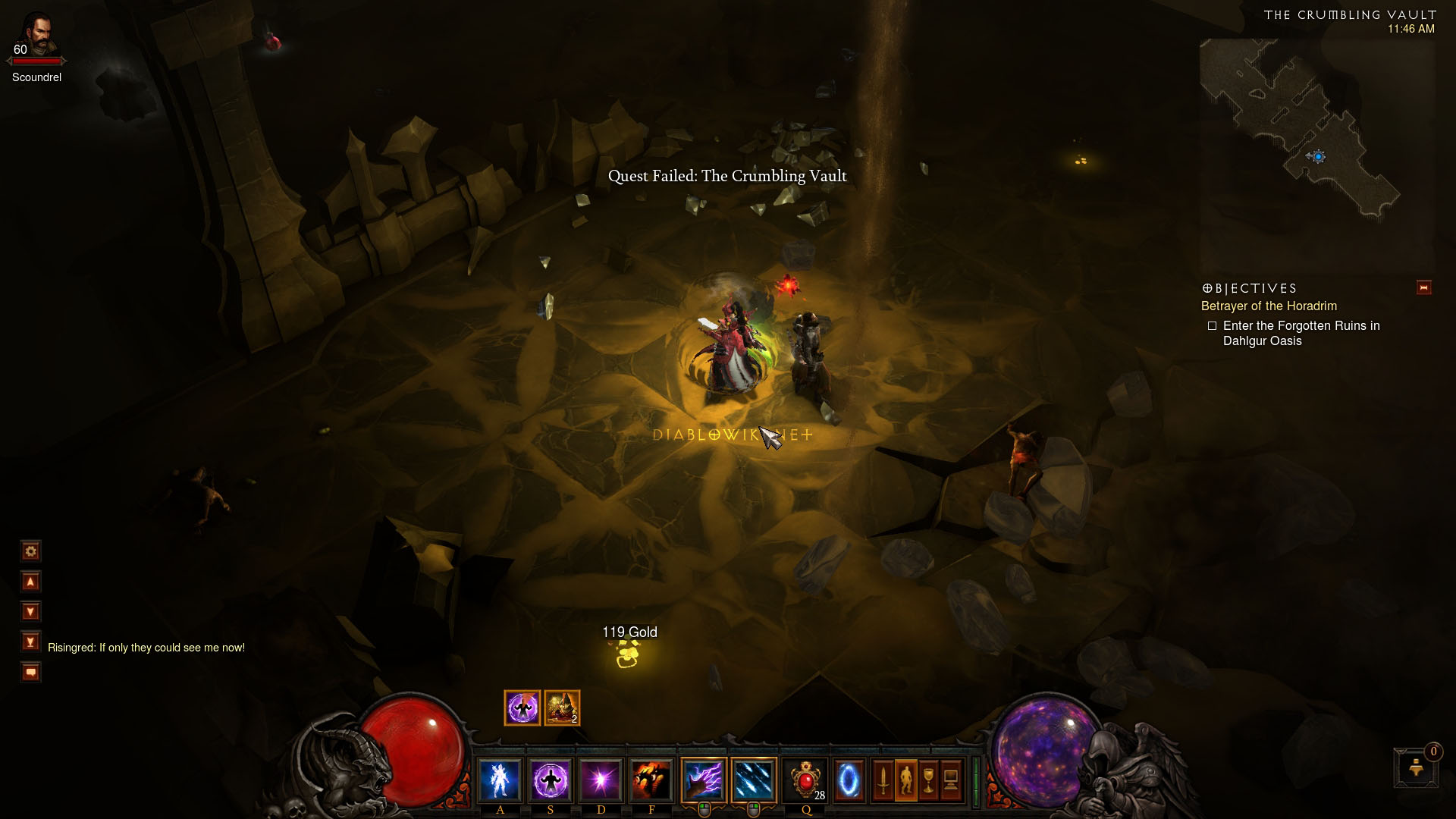Click the Scoundrel follower portrait
1456x819 pixels.
[x=36, y=33]
